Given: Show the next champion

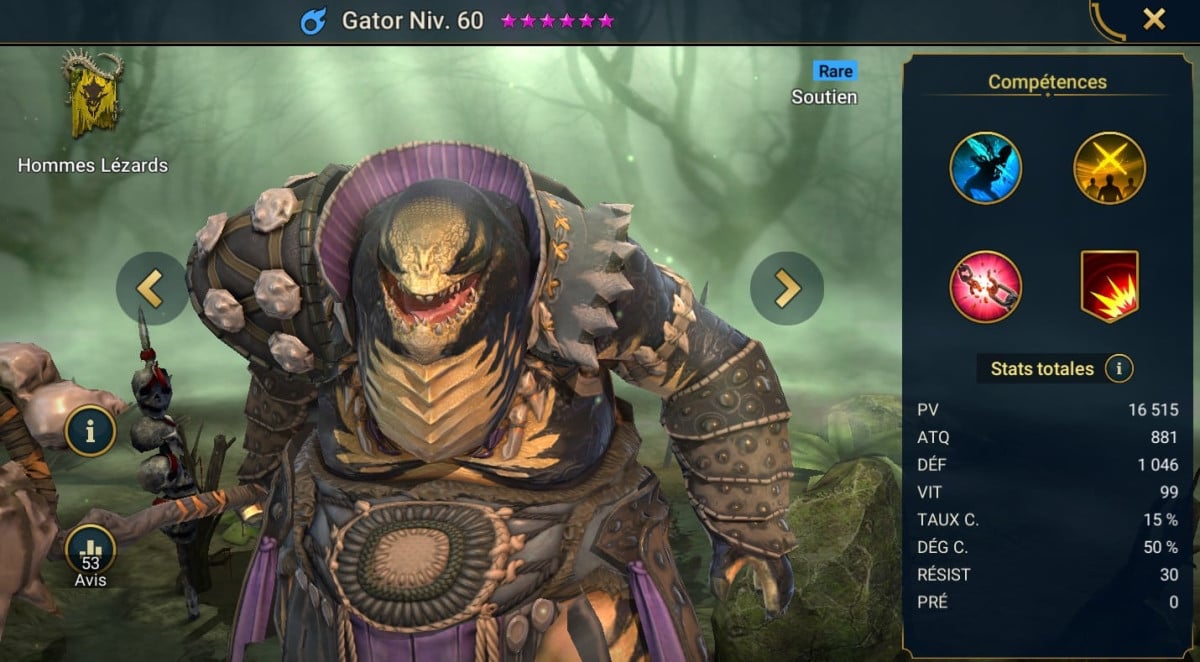Looking at the screenshot, I should [787, 288].
